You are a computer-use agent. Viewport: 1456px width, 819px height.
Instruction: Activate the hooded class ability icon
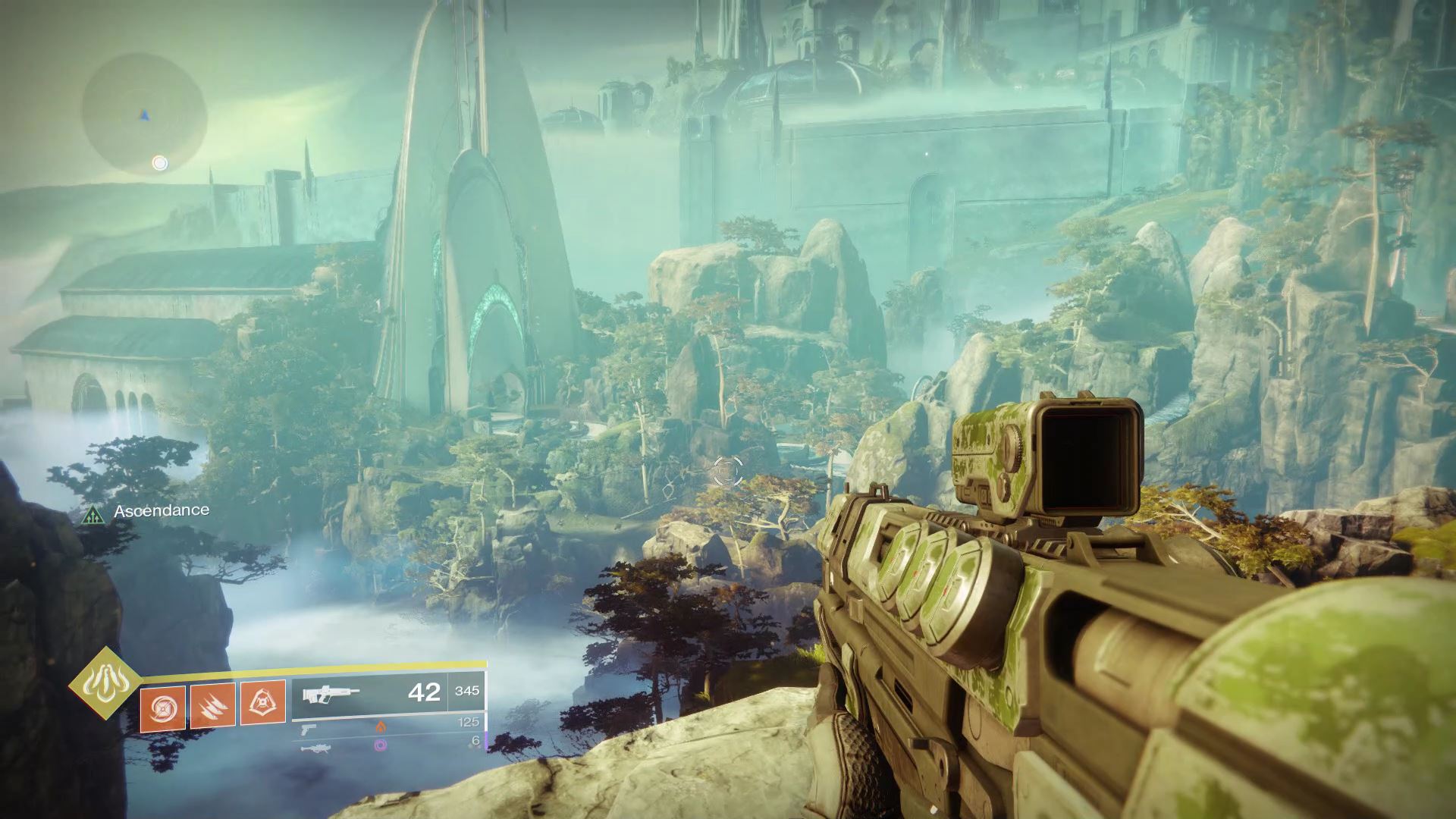pyautogui.click(x=263, y=703)
